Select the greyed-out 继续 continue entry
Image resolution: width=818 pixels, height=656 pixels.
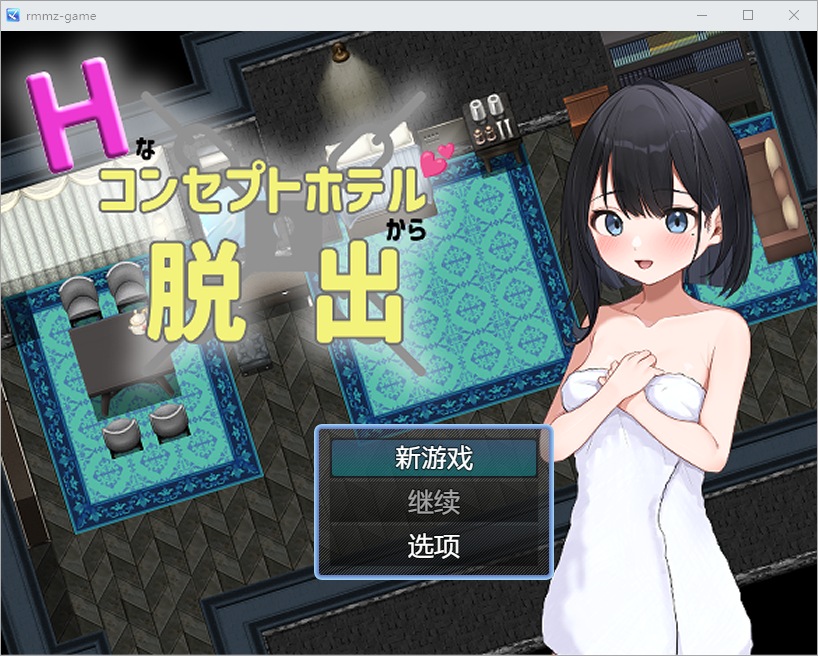(434, 502)
